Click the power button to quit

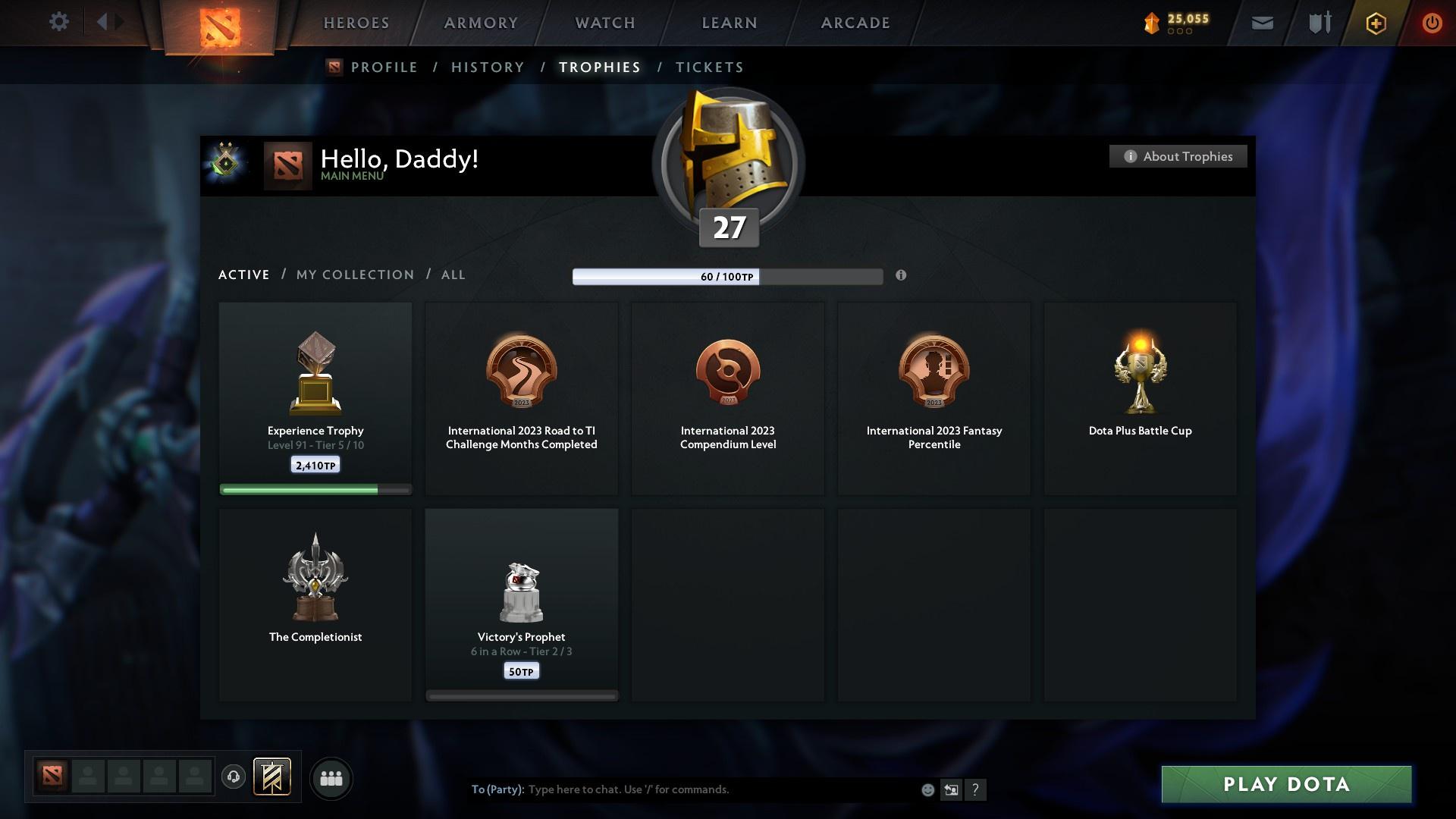(1432, 23)
